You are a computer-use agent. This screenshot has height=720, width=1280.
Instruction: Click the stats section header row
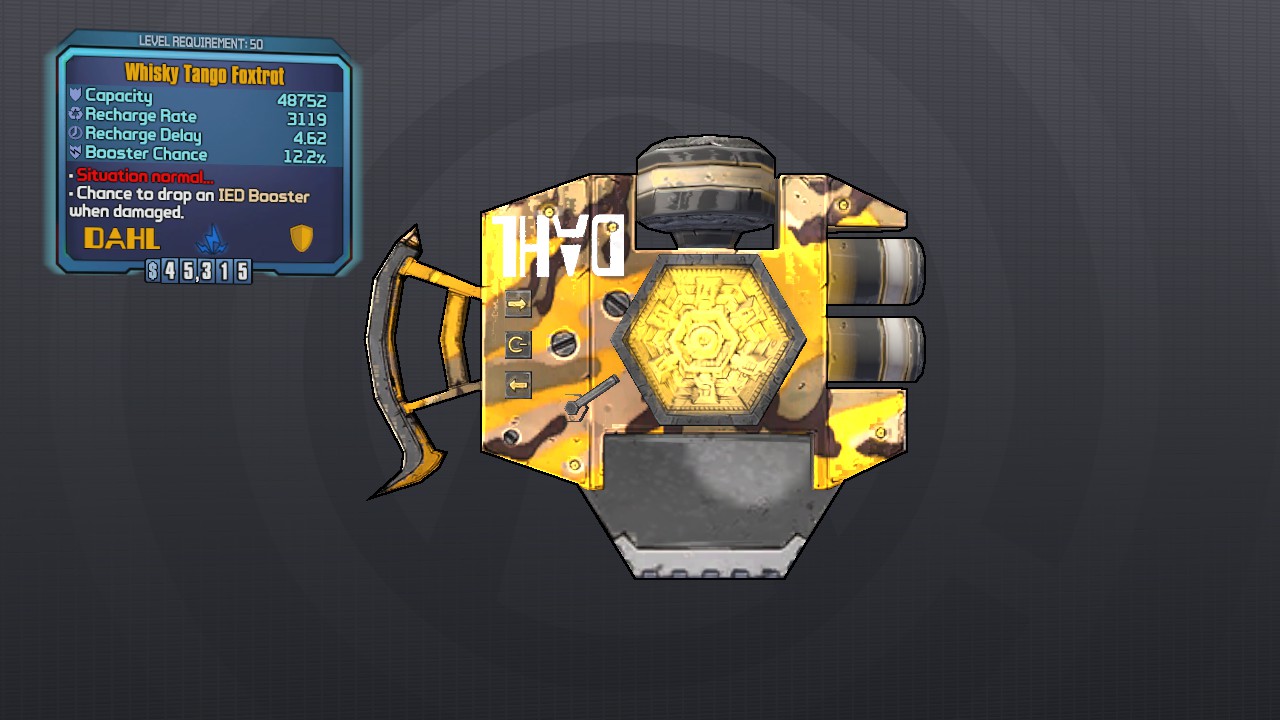[203, 96]
